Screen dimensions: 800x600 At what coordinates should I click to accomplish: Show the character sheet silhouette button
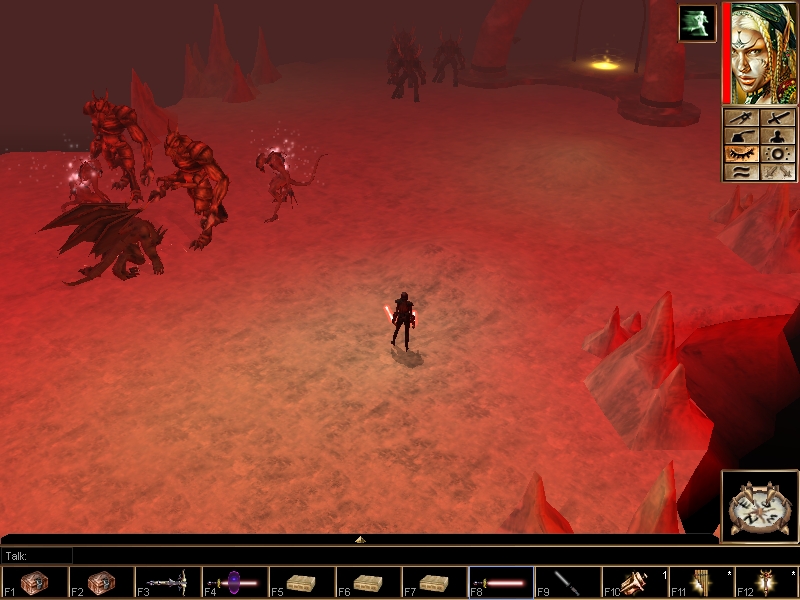778,136
